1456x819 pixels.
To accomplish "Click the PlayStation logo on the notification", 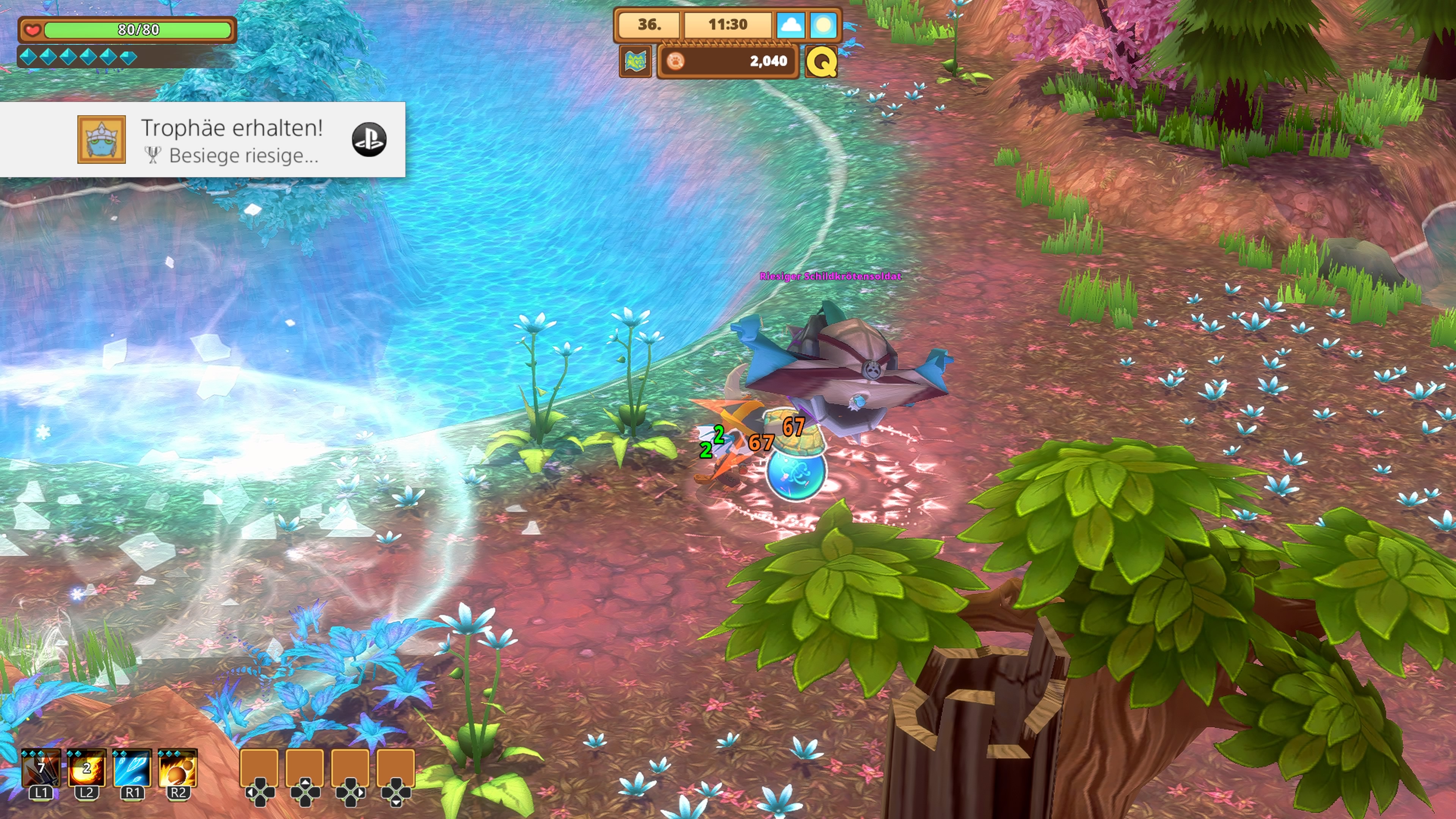I will pos(369,140).
